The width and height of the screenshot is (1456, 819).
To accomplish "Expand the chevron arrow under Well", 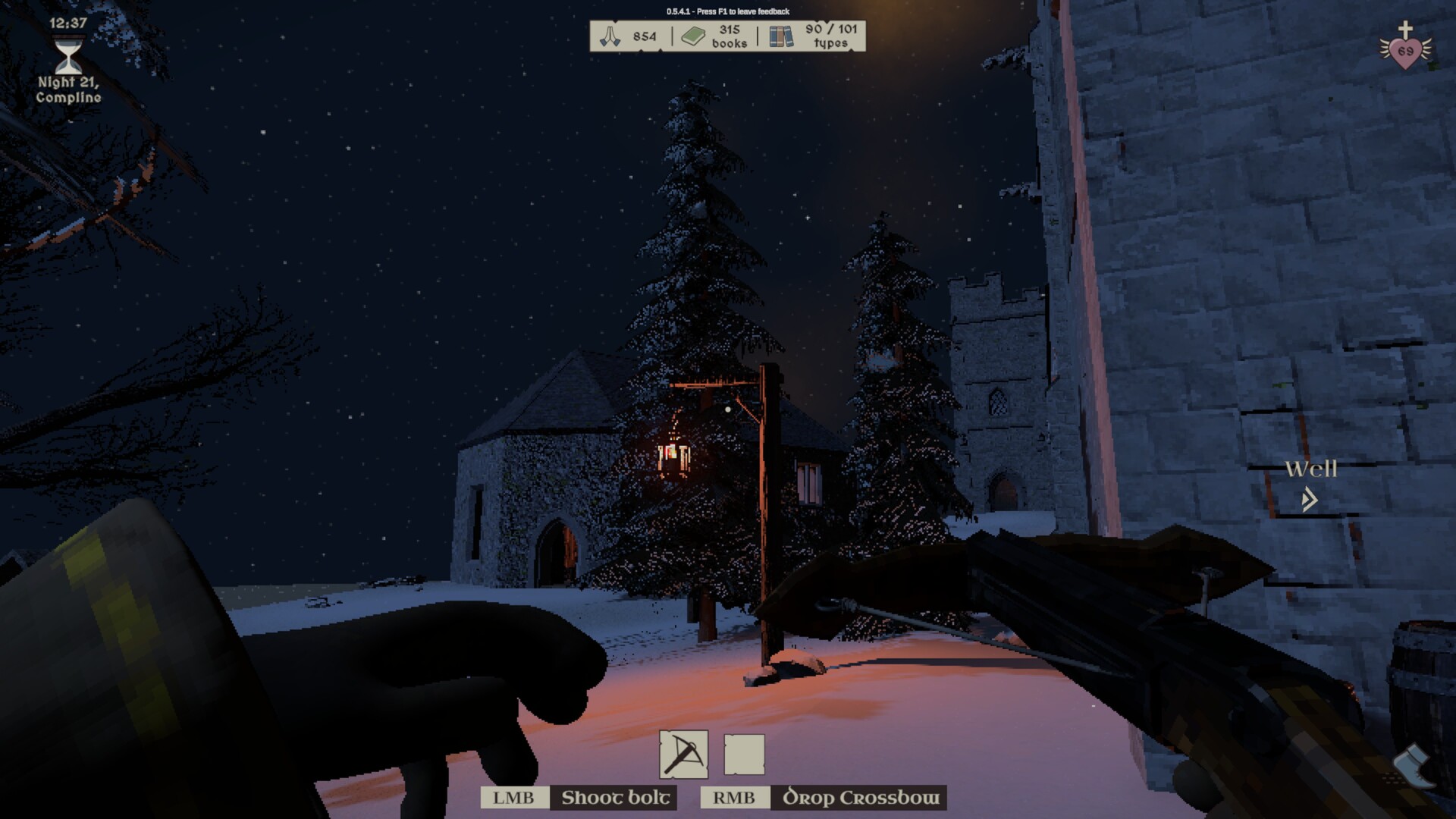I will (1309, 500).
